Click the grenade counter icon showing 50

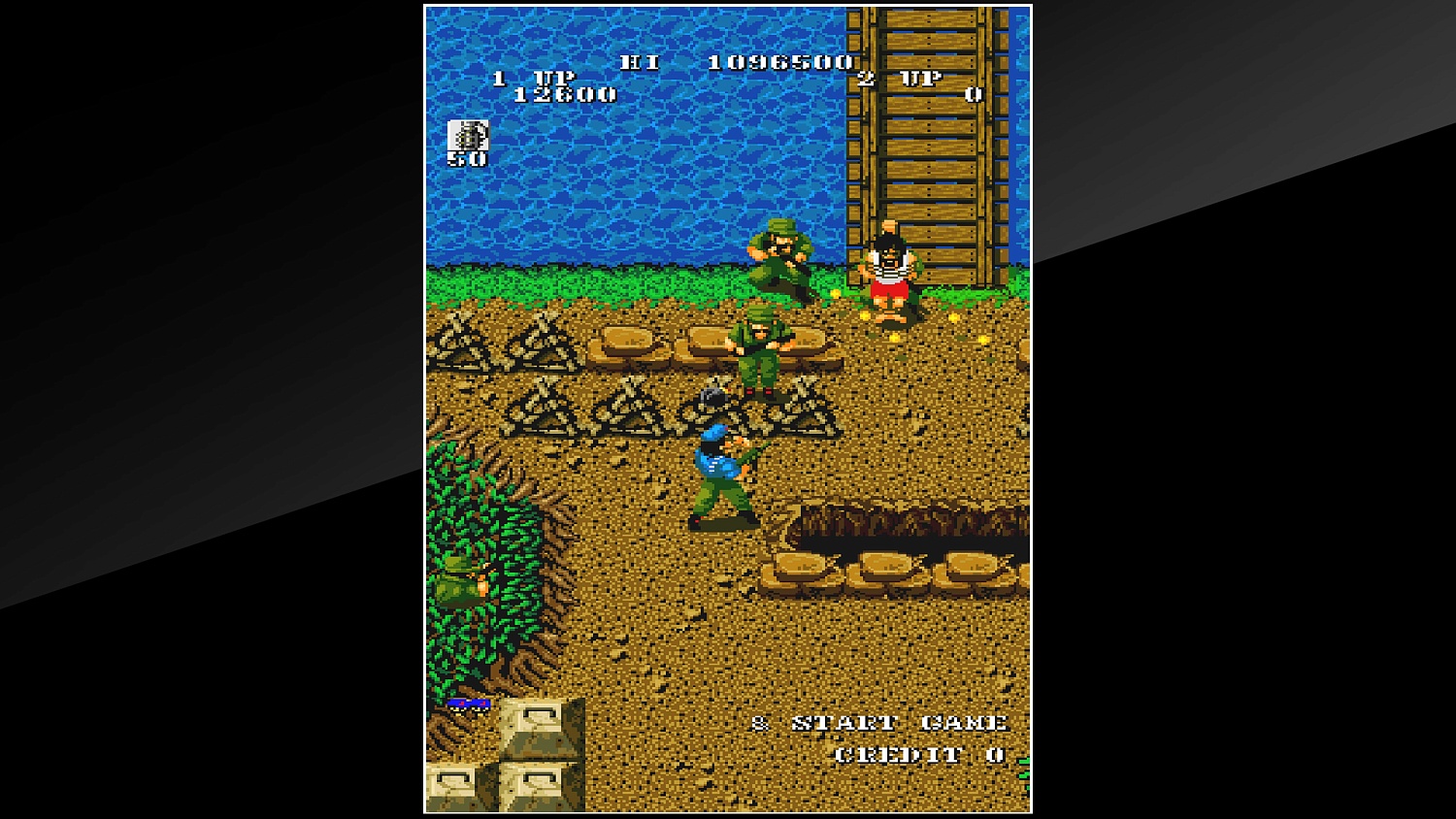coord(468,140)
